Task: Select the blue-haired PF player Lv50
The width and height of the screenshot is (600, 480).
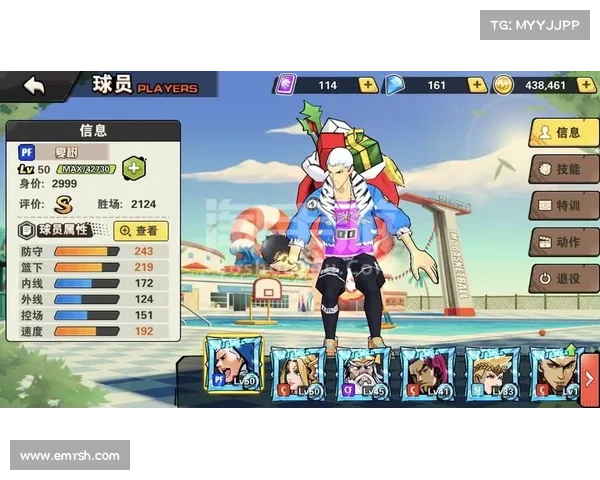Action: [233, 367]
